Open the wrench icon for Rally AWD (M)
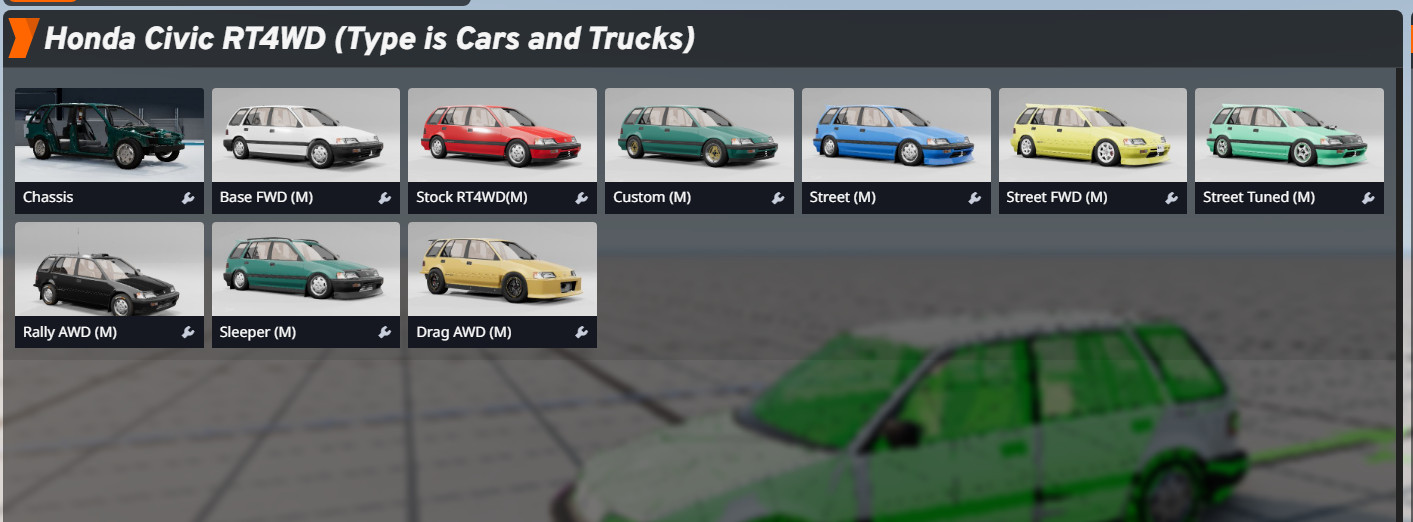The image size is (1413, 522). 188,332
